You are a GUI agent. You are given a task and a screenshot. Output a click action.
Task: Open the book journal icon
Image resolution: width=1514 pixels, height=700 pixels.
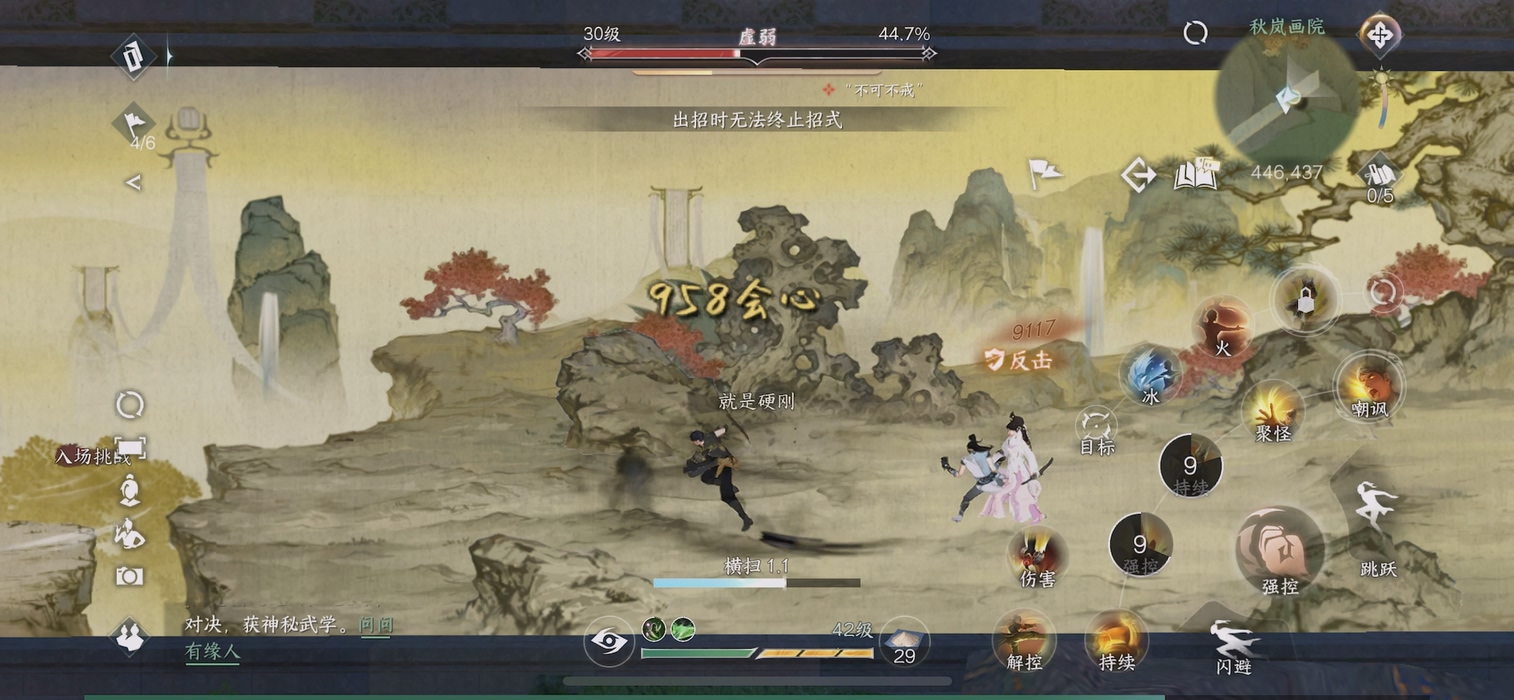coord(1196,176)
